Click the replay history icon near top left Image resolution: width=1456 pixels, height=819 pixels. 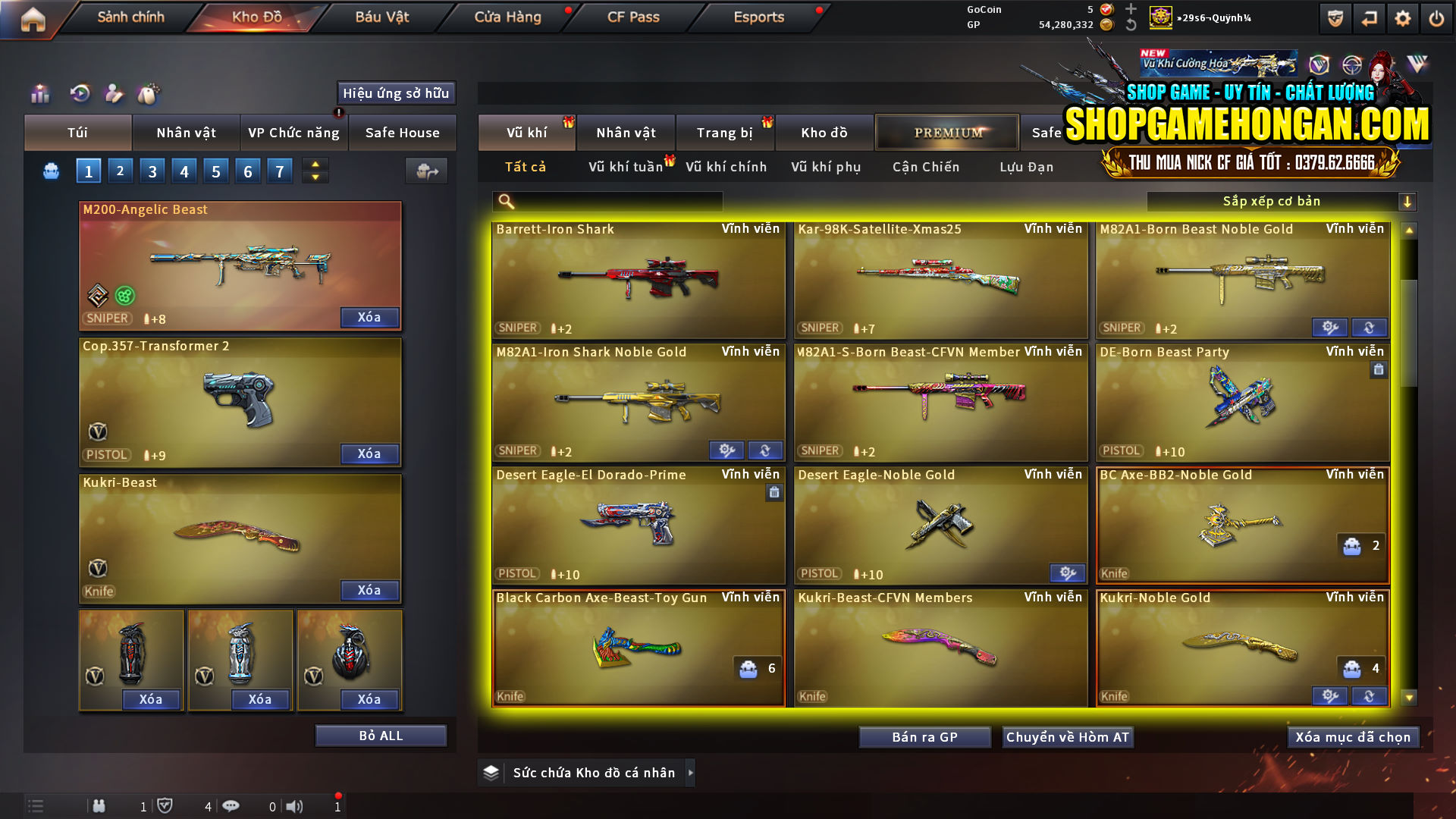(80, 94)
